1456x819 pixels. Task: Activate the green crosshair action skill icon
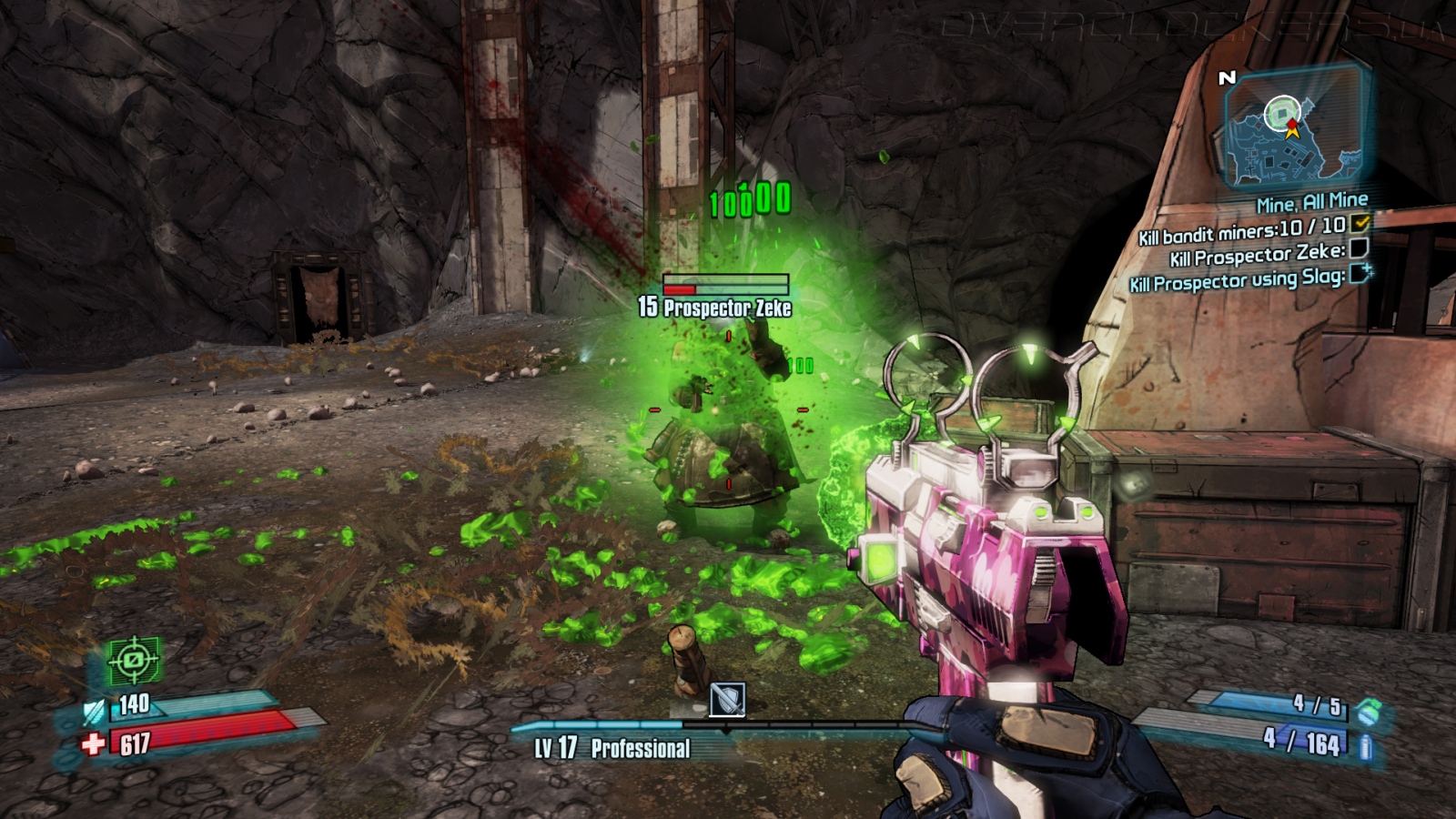134,660
